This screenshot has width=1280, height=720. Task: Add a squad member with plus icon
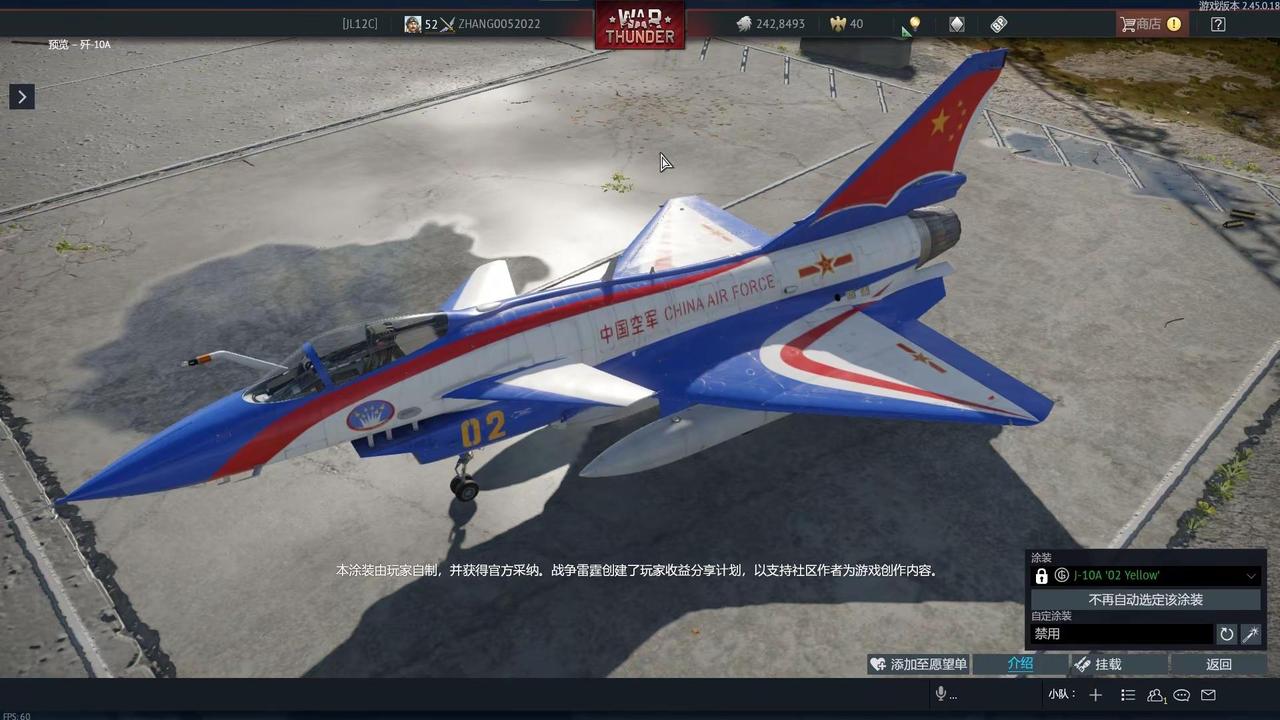click(1096, 695)
